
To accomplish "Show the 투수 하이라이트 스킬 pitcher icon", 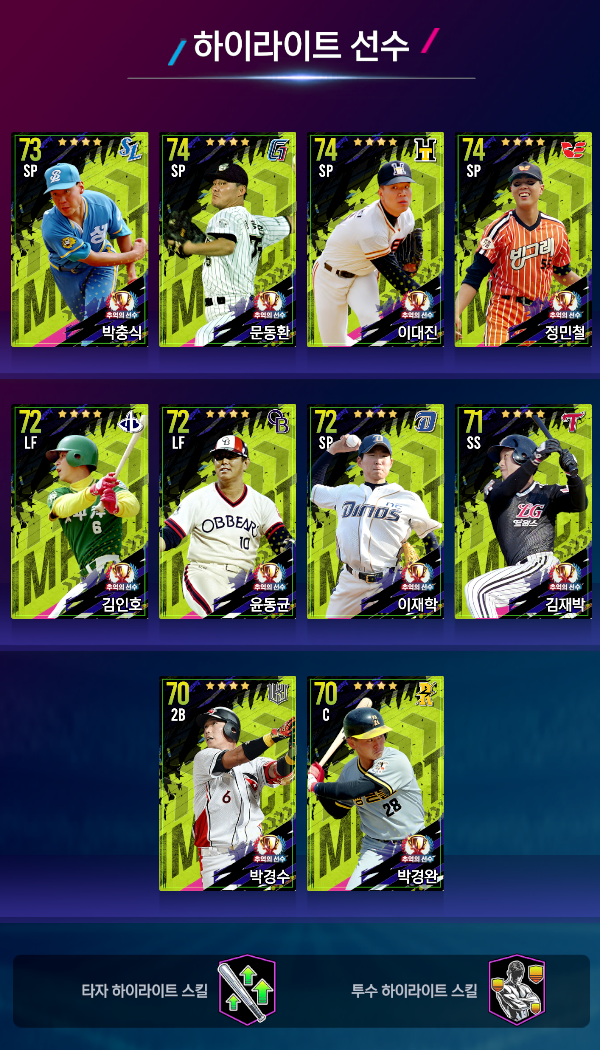I will pos(516,990).
